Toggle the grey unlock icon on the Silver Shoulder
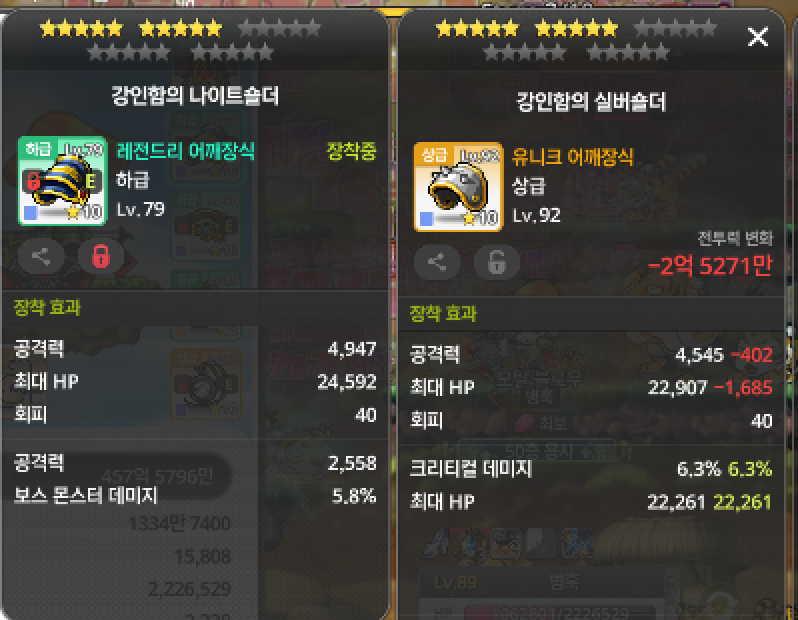798x620 pixels. tap(496, 263)
